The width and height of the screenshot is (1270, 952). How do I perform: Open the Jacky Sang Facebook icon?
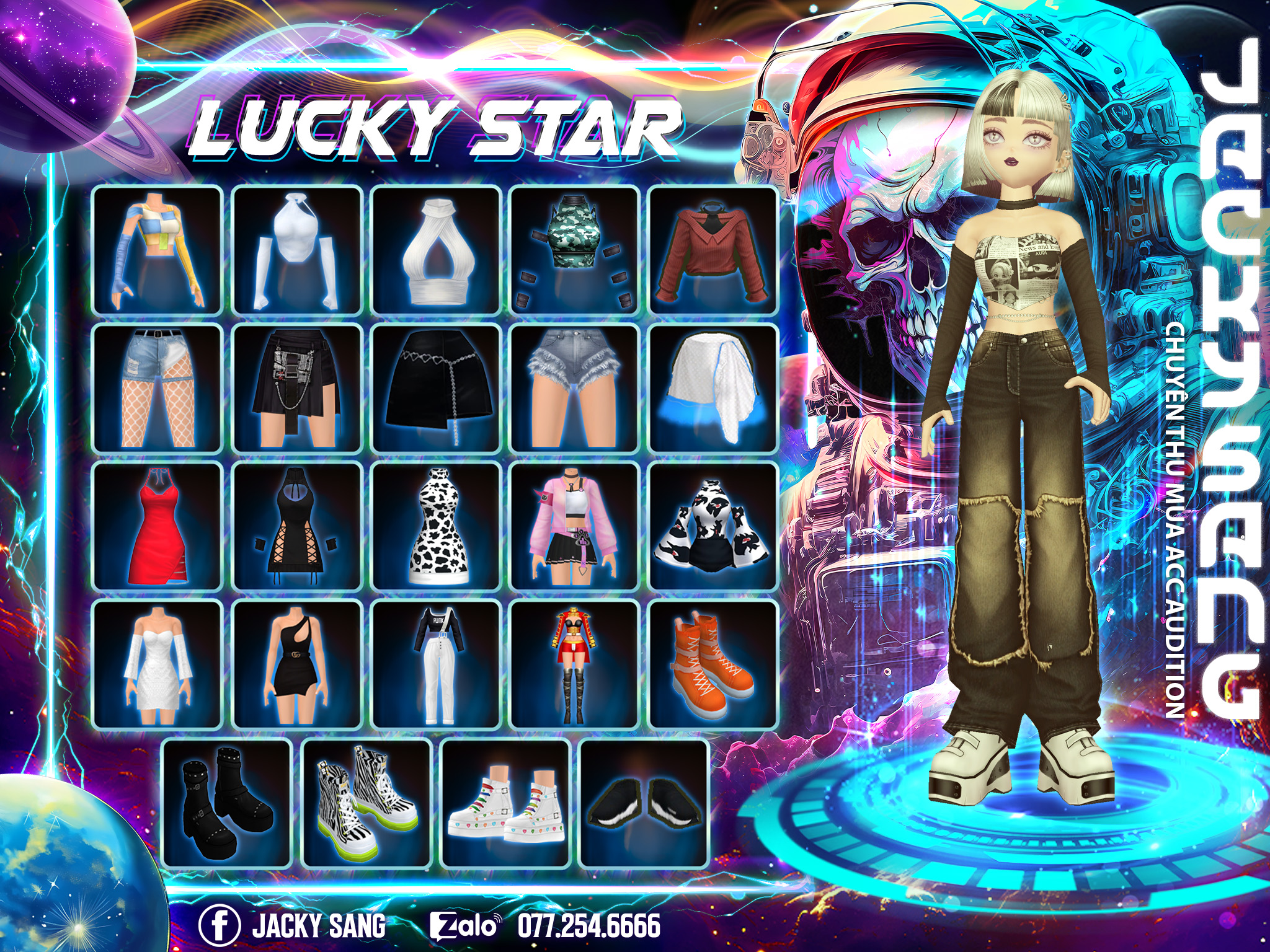click(219, 925)
